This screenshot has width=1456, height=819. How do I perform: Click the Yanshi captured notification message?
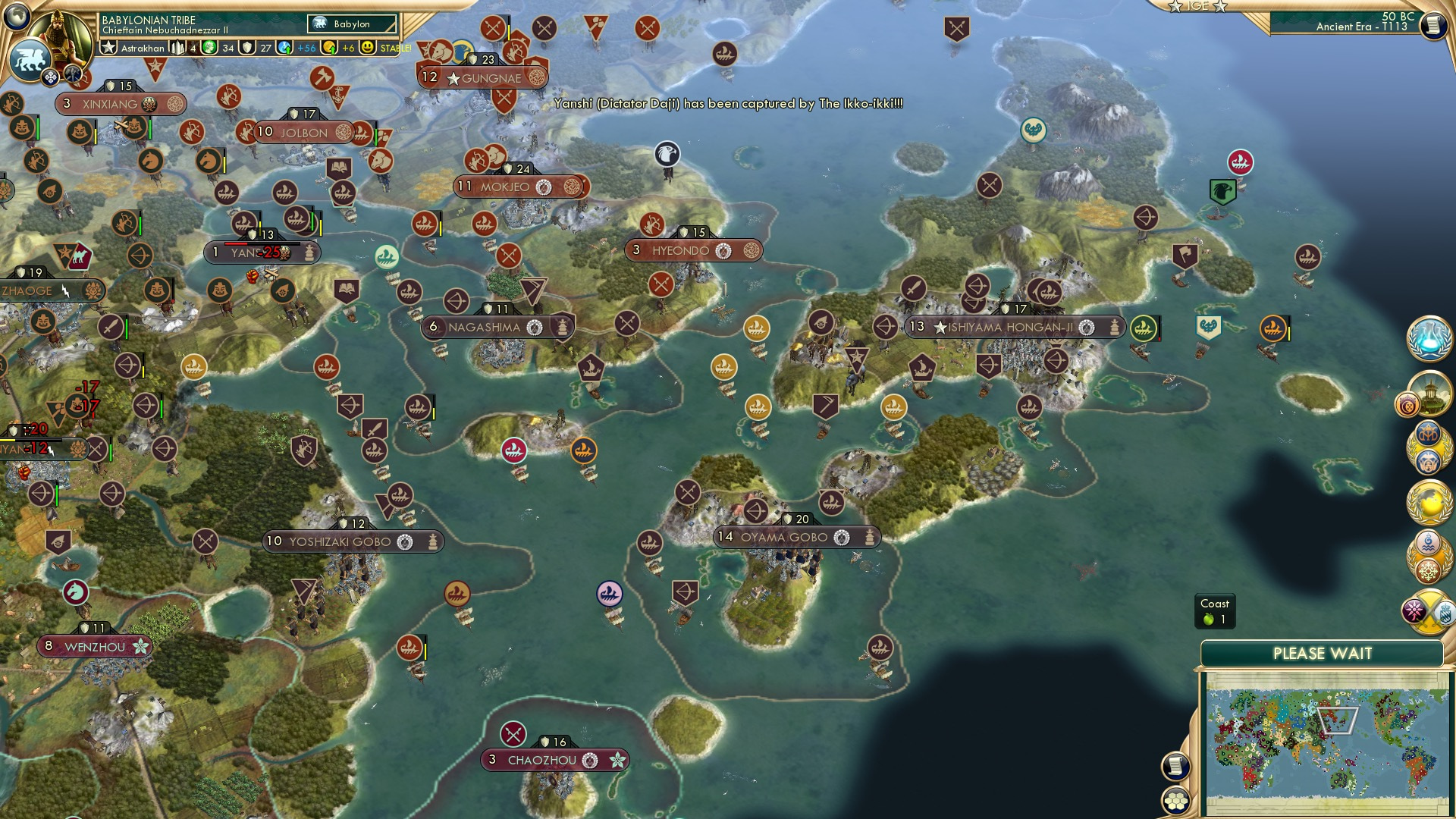(729, 106)
